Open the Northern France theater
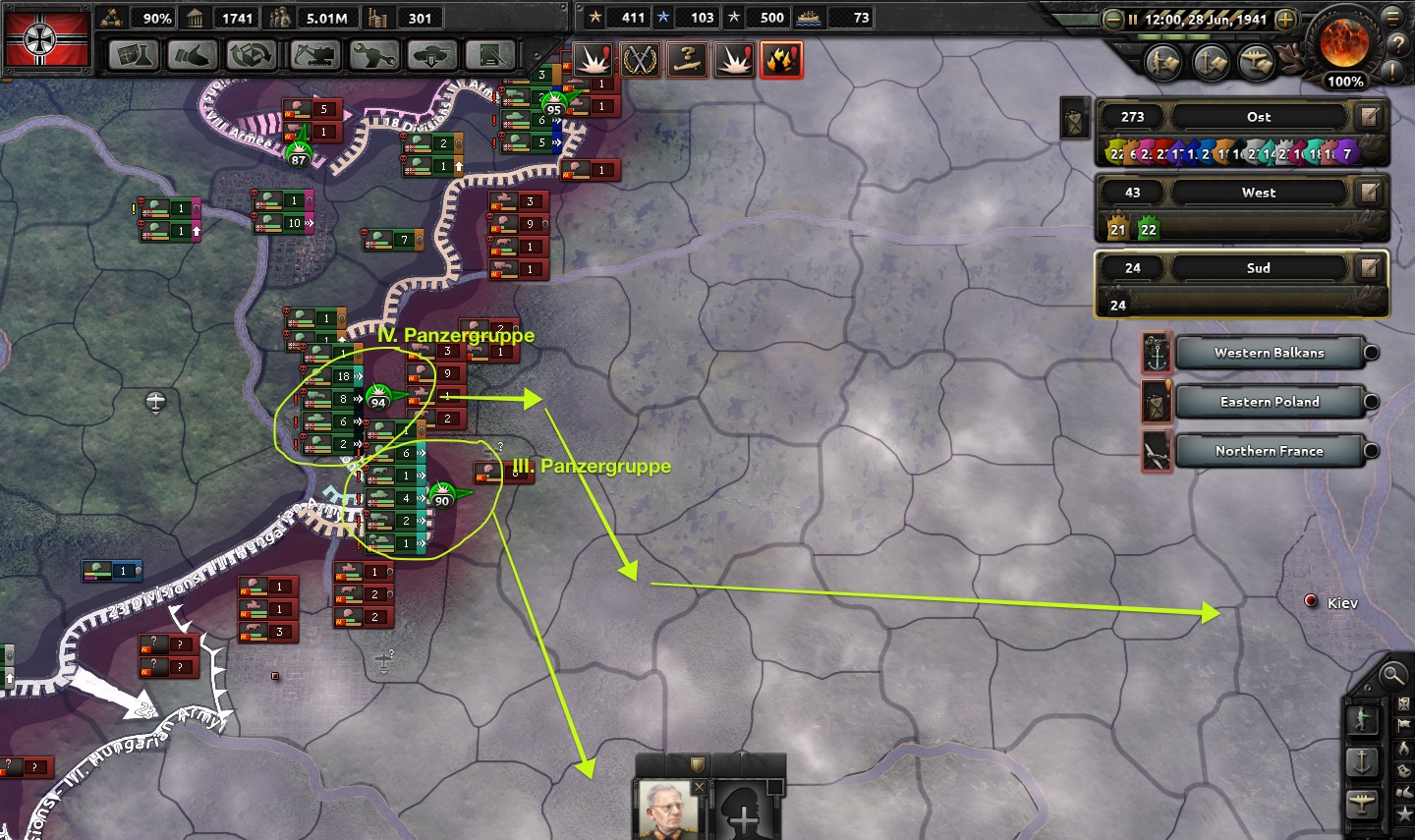Screen dimensions: 1415x840 [x=1269, y=451]
